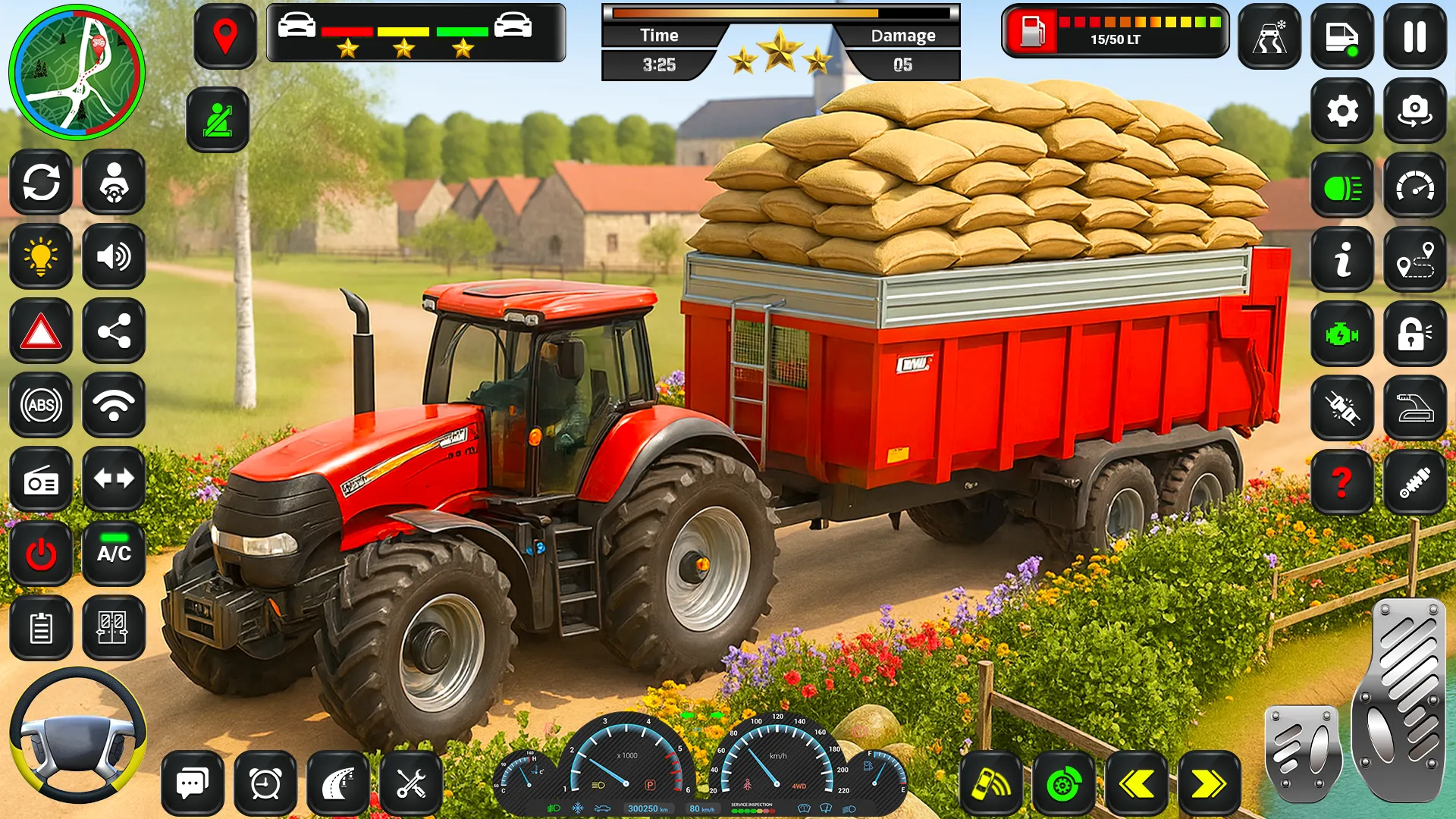
Task: Tap the info icon on the right
Action: (1342, 258)
